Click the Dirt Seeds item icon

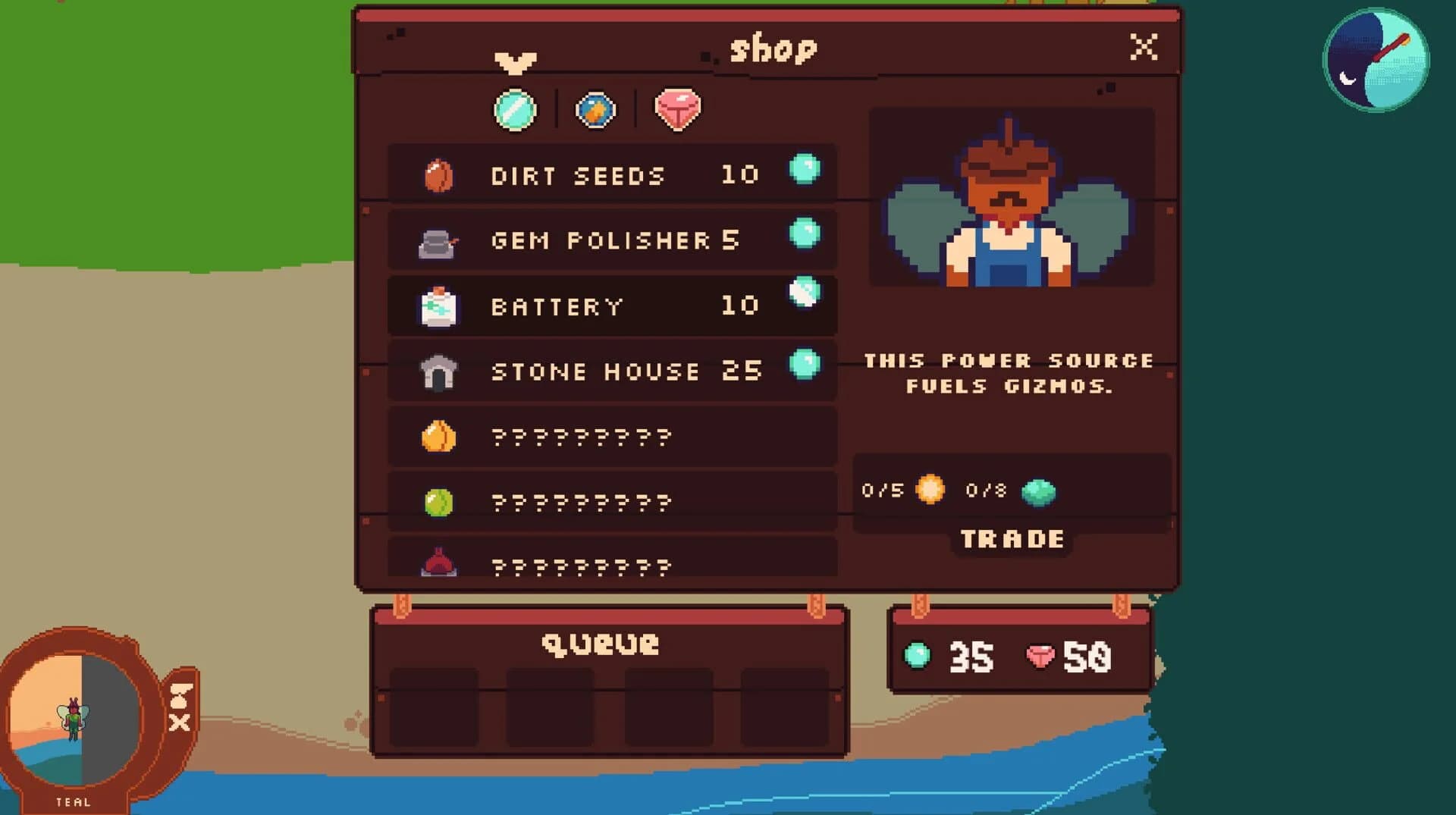440,174
